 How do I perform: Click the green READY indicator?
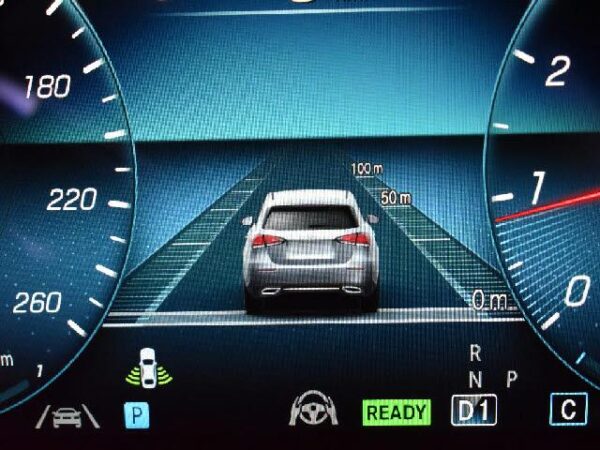coord(396,411)
